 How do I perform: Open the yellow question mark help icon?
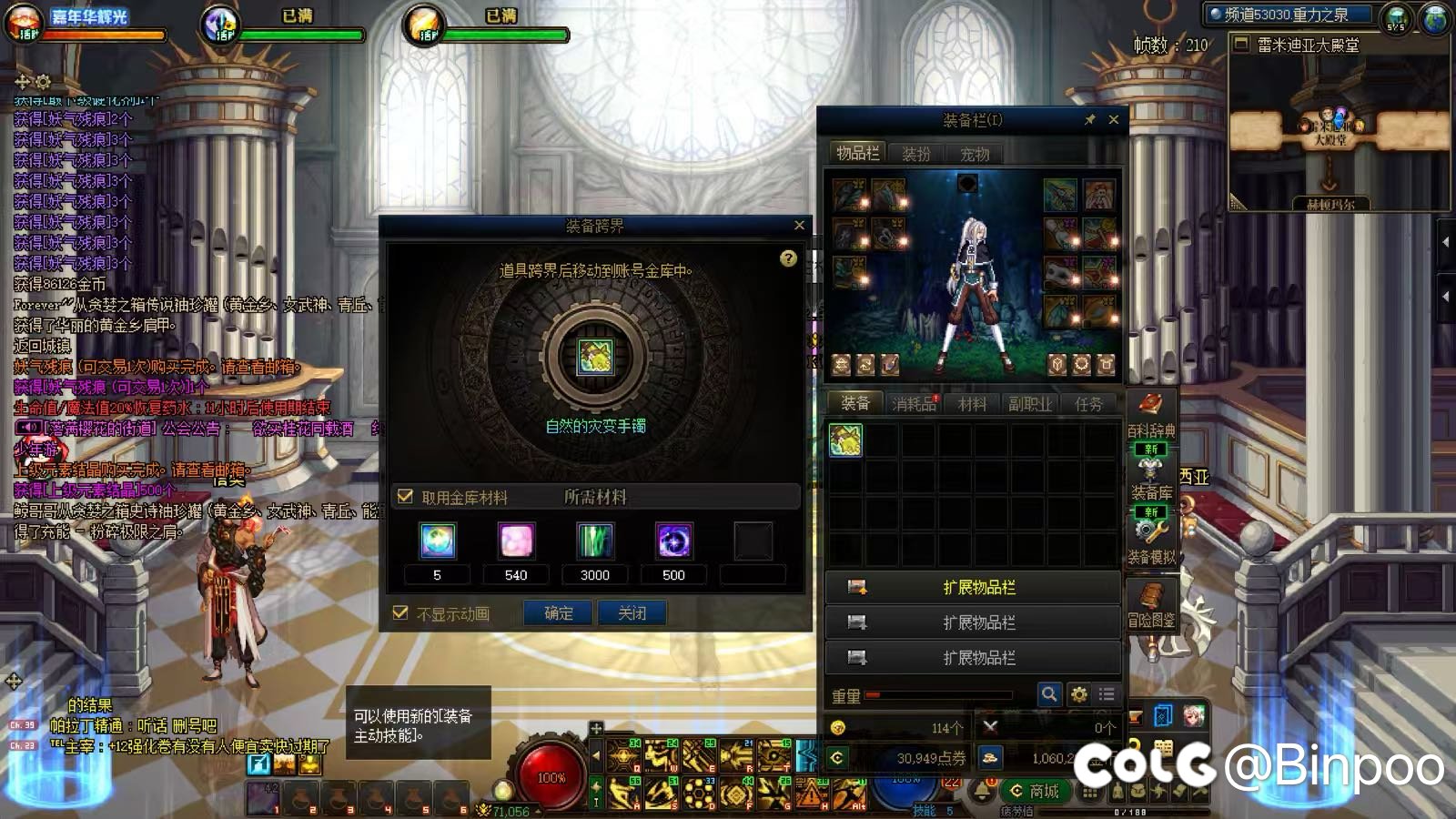tap(788, 258)
